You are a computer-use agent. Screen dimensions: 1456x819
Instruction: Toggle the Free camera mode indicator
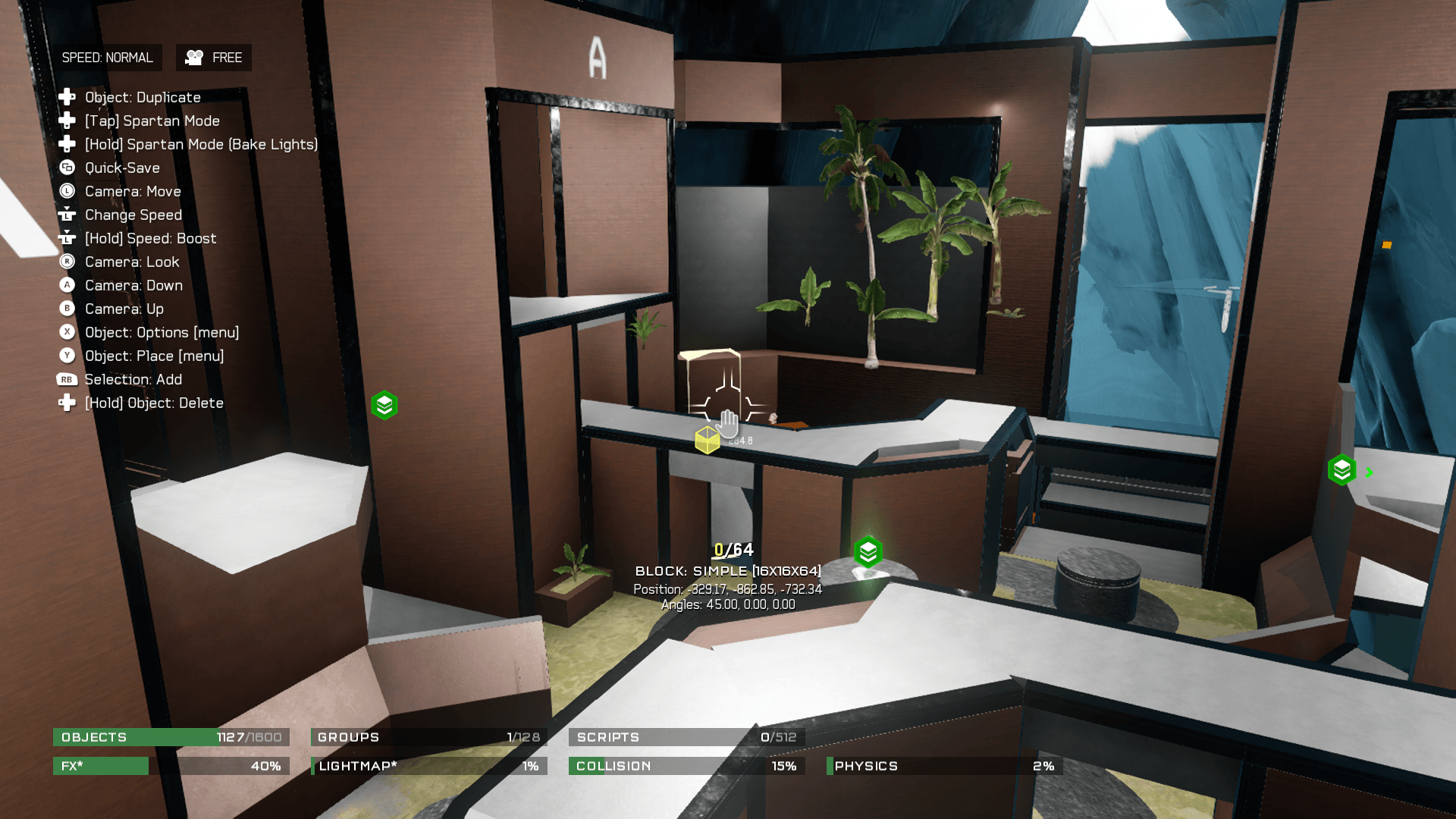[x=214, y=58]
